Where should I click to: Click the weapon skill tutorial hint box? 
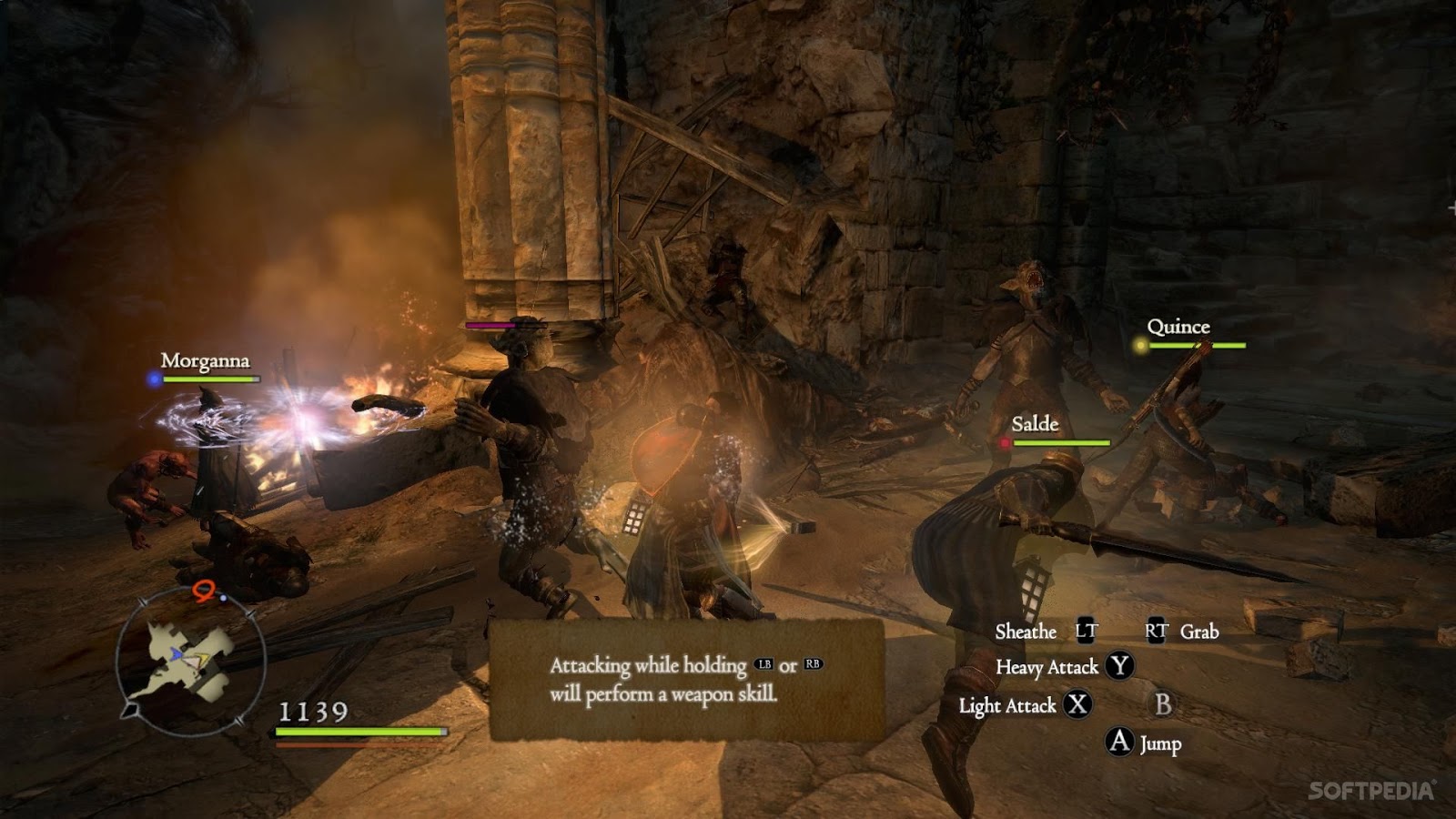point(686,679)
